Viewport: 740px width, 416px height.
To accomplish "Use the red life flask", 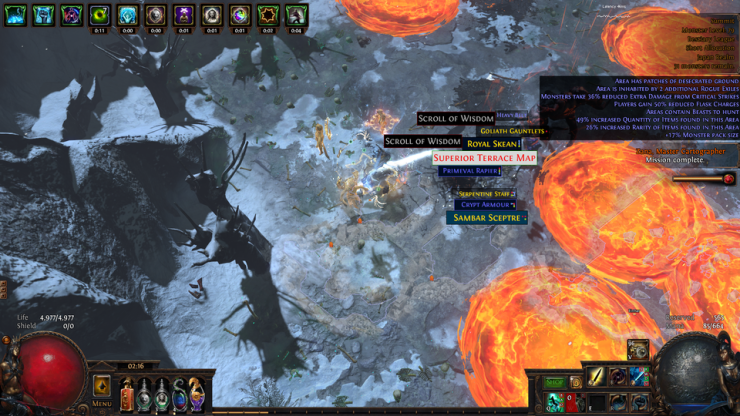I will [x=127, y=395].
